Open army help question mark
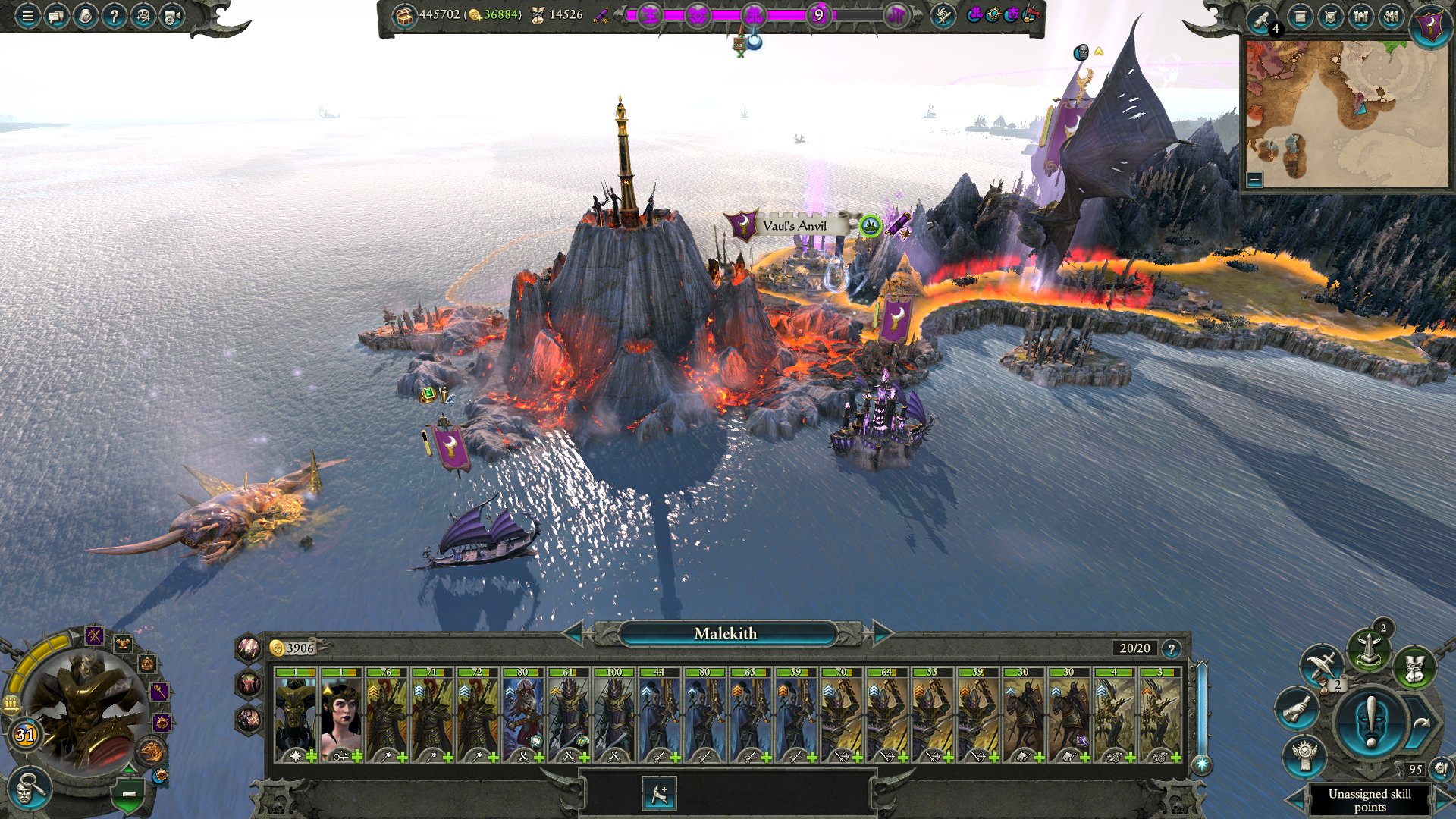The height and width of the screenshot is (819, 1456). click(1172, 648)
